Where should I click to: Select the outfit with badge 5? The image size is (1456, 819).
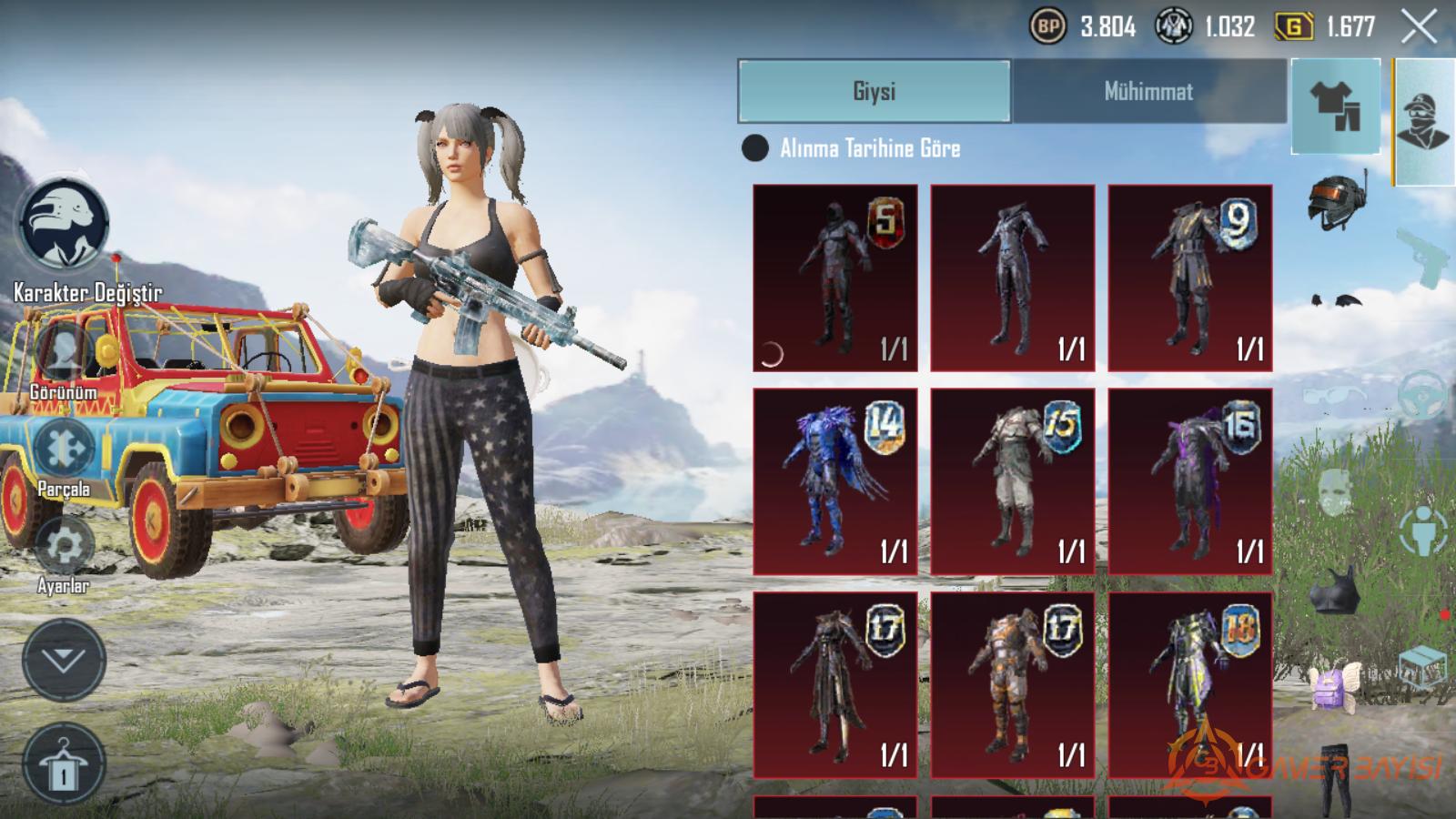(835, 278)
